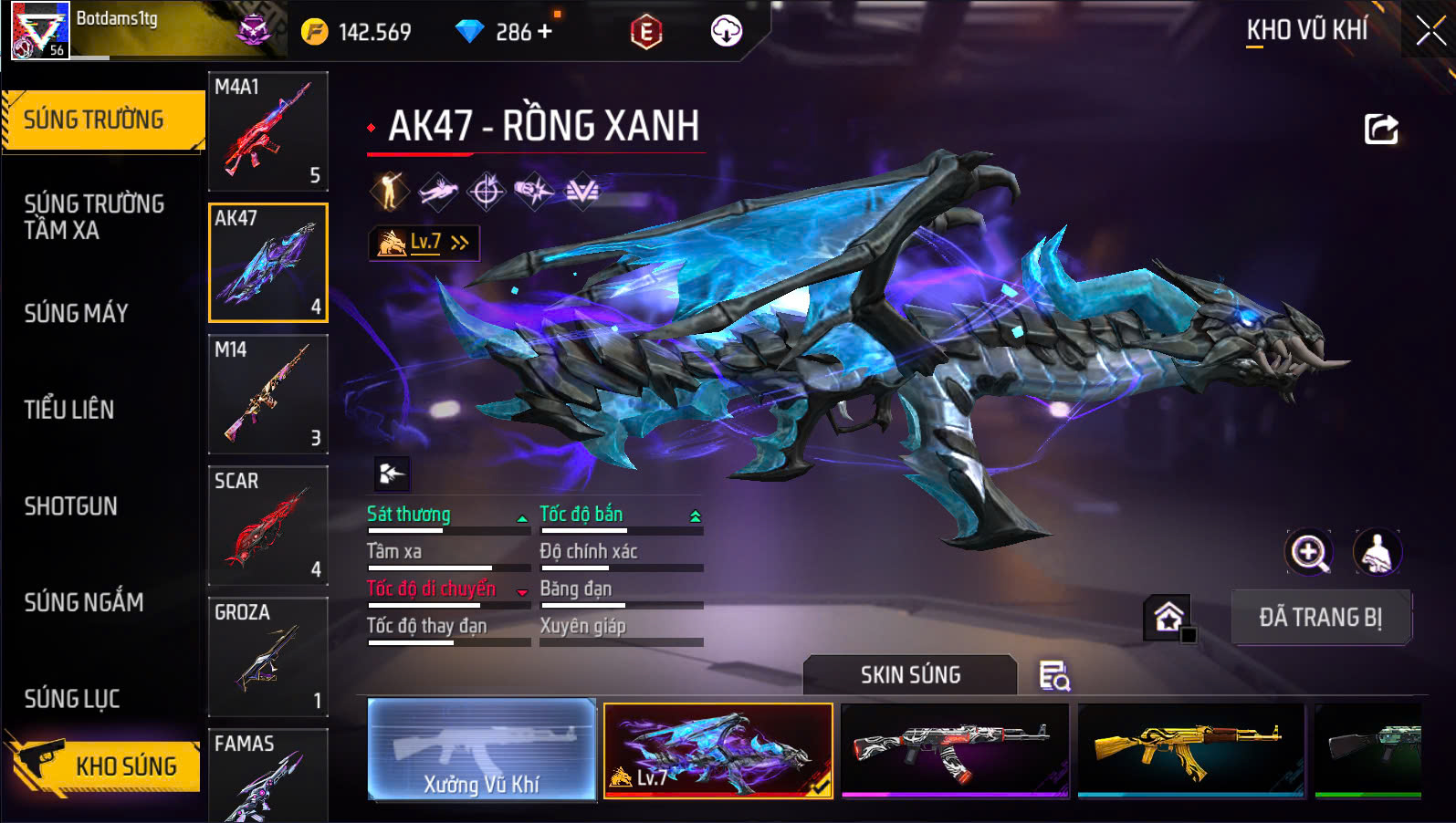Click the Đã Trang Bị button
This screenshot has width=1456, height=823.
[x=1321, y=618]
